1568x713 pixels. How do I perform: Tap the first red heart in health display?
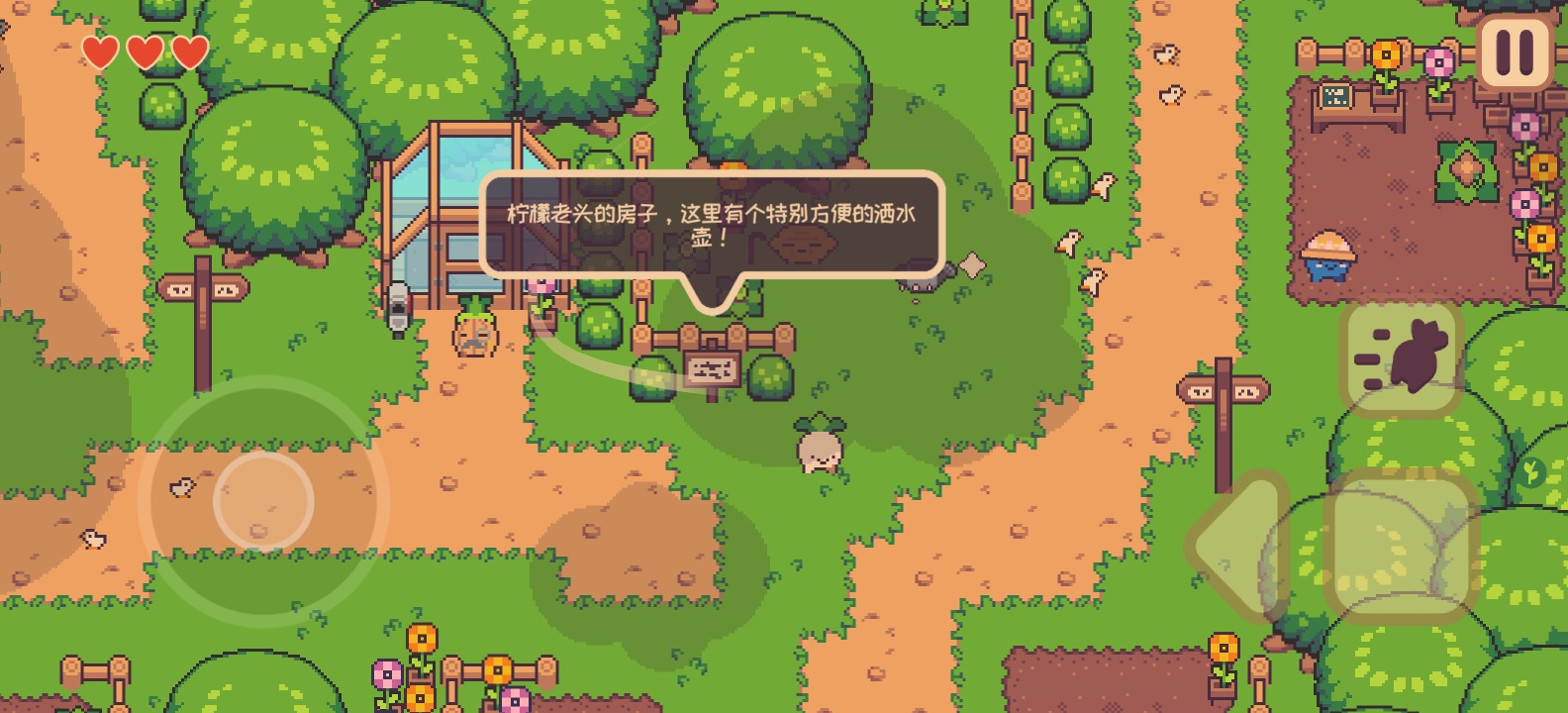[x=99, y=51]
